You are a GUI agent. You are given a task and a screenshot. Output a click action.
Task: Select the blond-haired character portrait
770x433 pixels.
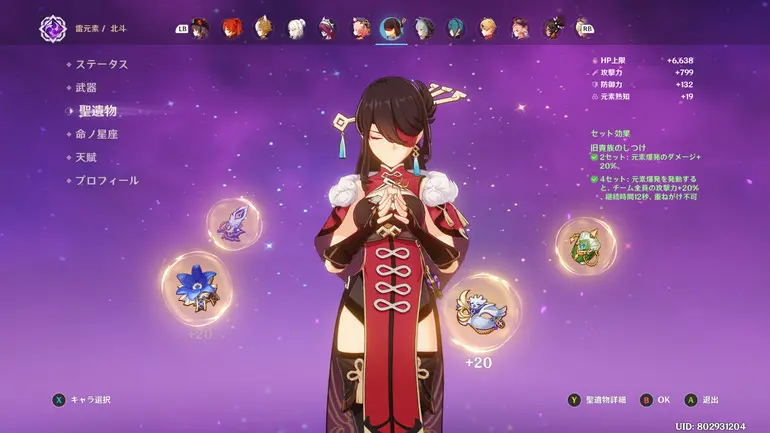tap(488, 27)
